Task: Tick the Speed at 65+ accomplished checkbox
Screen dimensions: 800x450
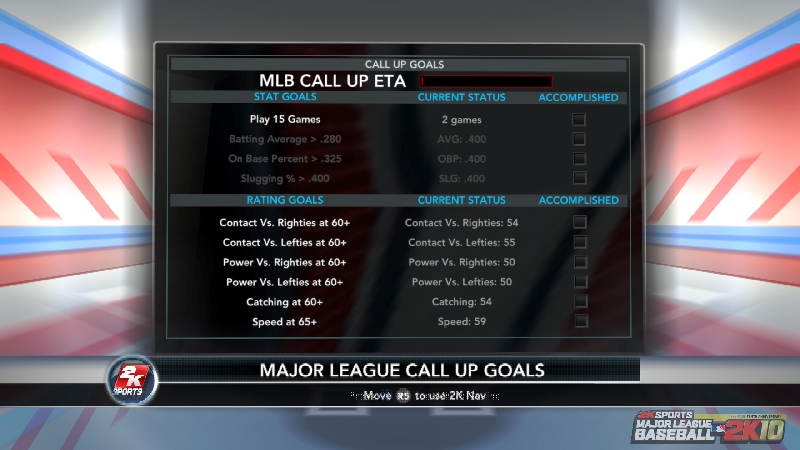Action: point(579,321)
